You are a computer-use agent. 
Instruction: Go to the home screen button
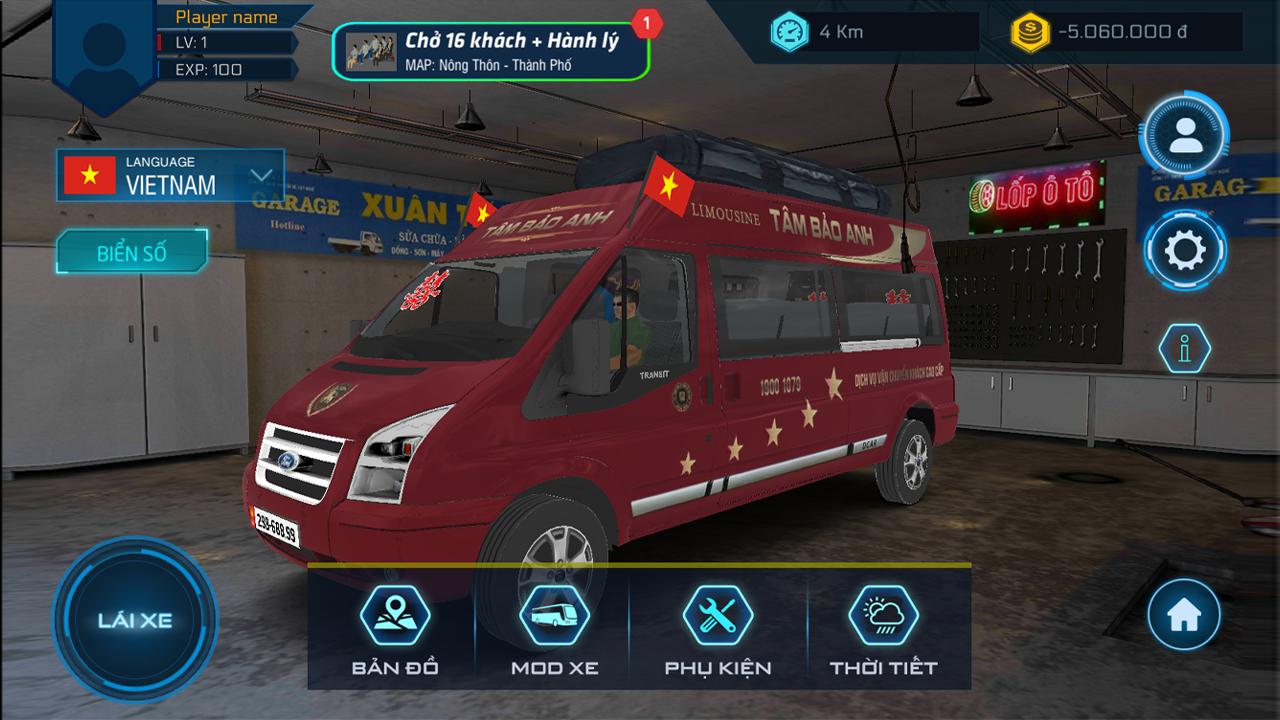point(1184,615)
